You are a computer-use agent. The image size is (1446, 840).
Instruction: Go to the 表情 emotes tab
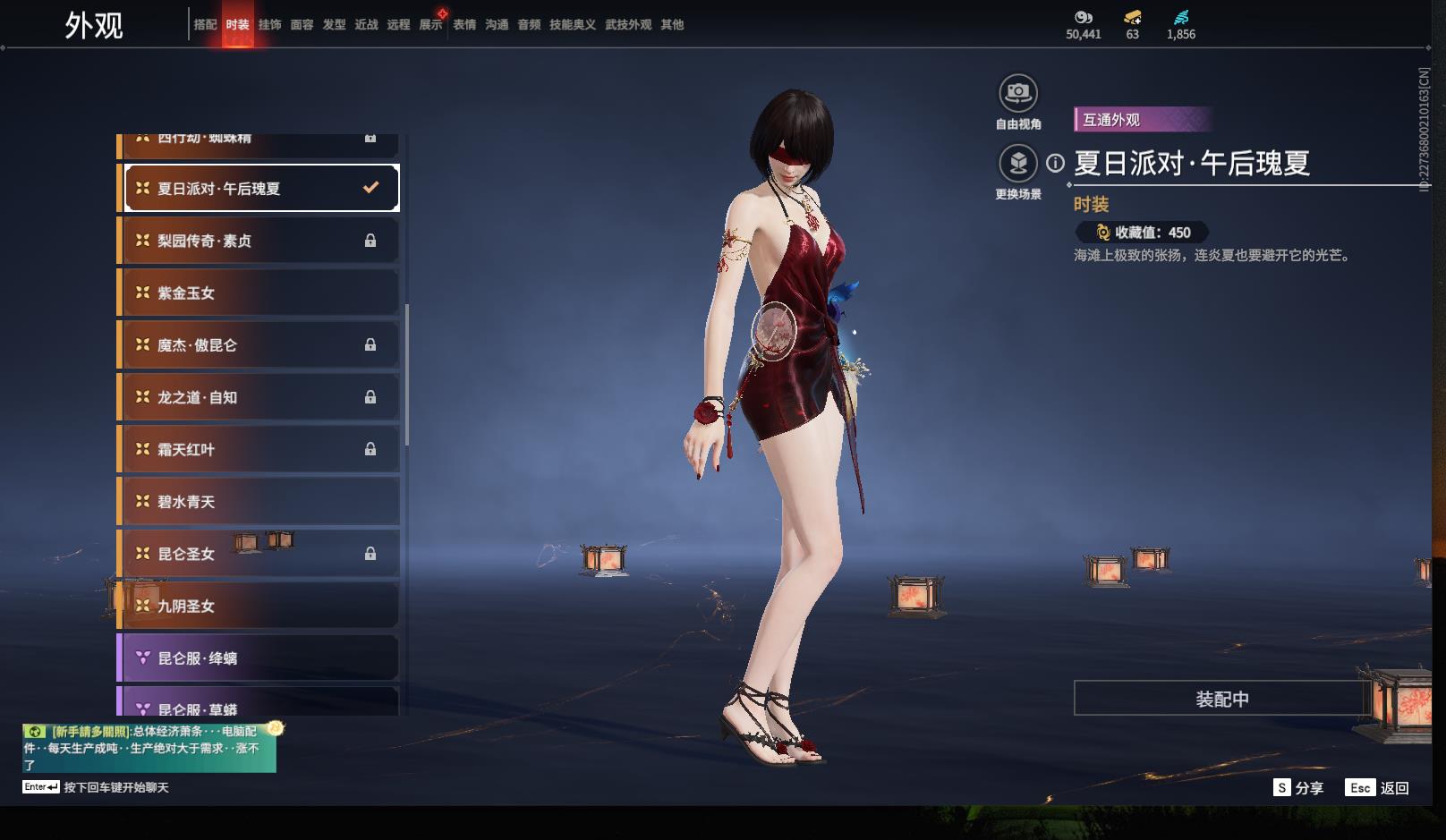coord(464,25)
